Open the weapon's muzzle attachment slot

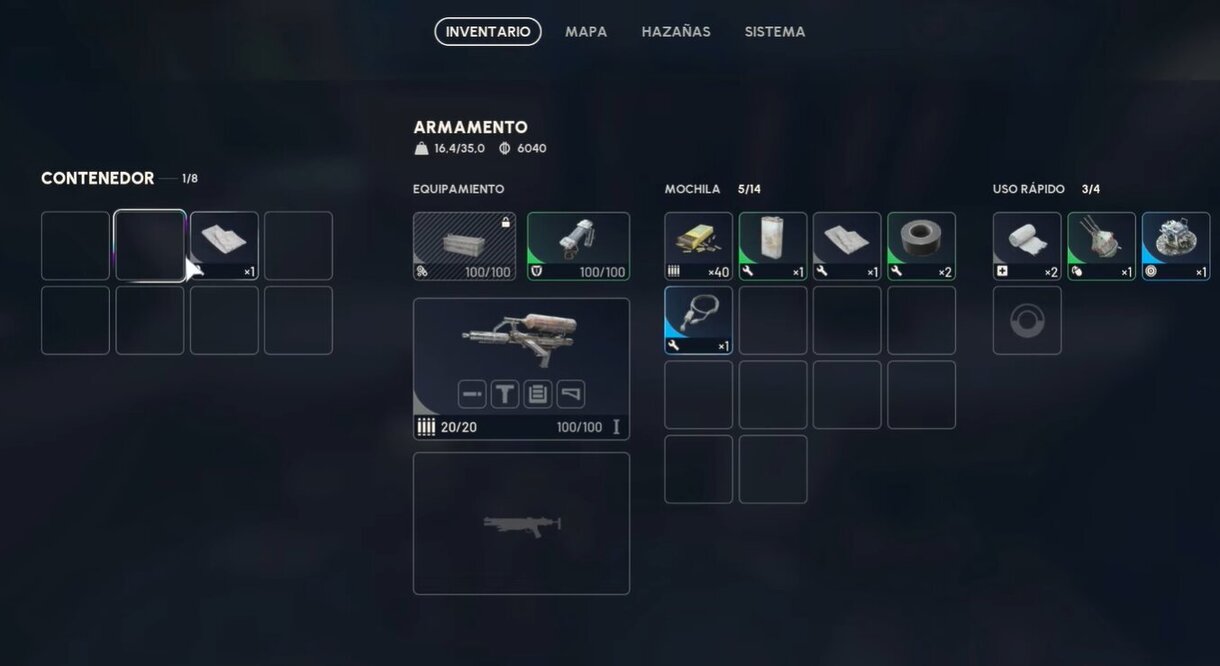click(x=472, y=394)
